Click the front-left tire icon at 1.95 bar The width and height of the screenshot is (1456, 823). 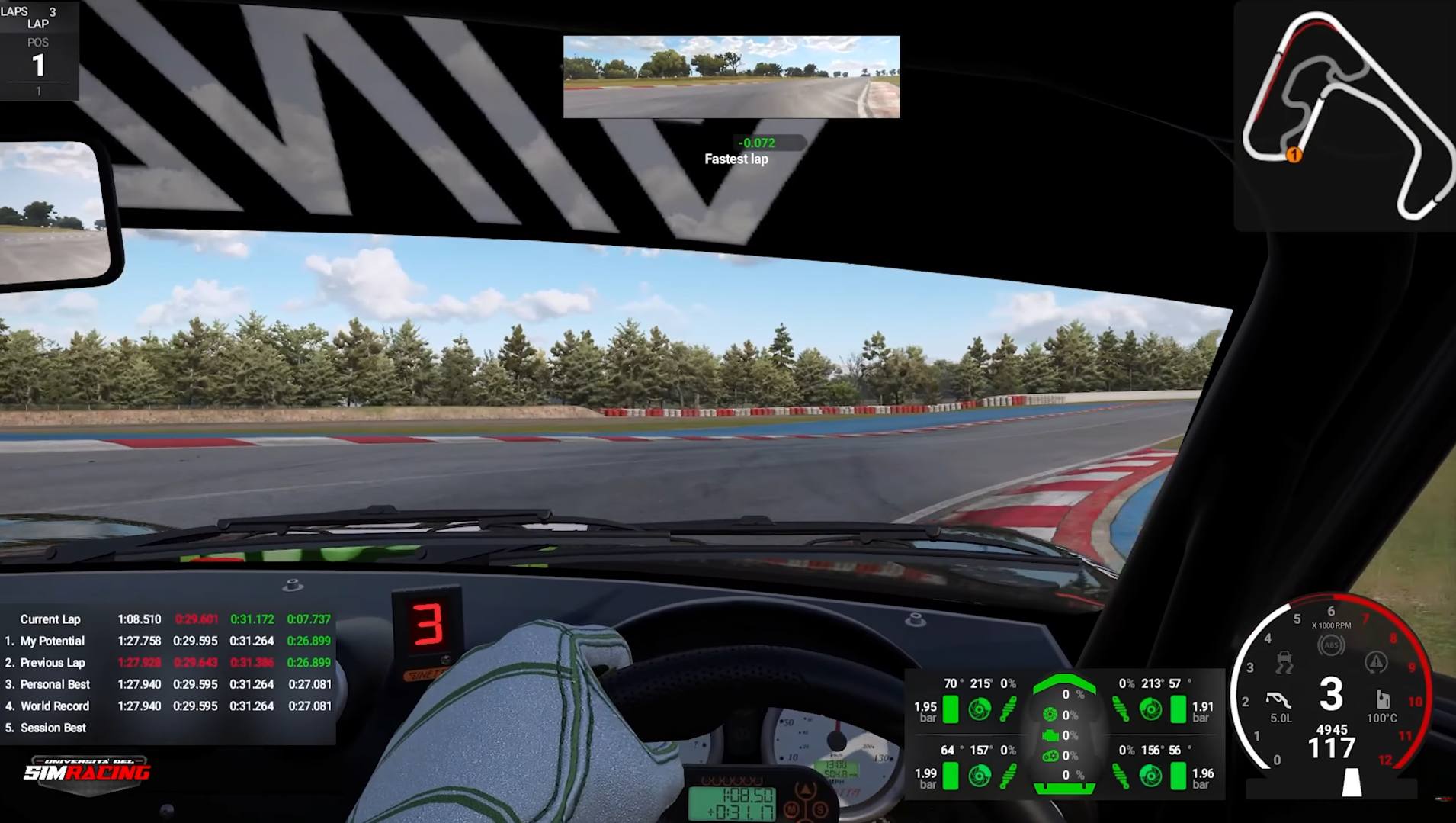951,709
